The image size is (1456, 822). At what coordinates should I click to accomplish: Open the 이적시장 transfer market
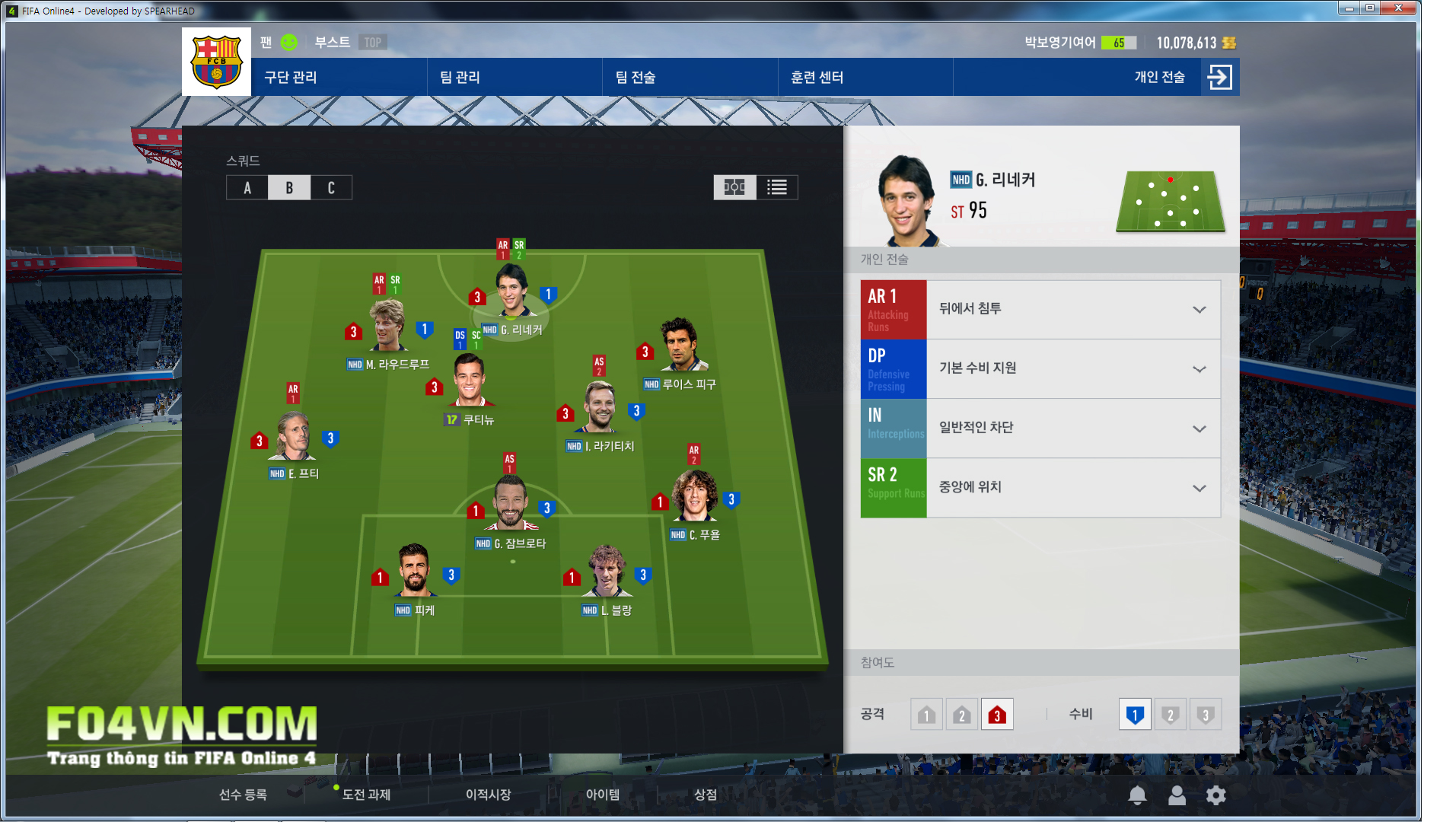coord(488,795)
